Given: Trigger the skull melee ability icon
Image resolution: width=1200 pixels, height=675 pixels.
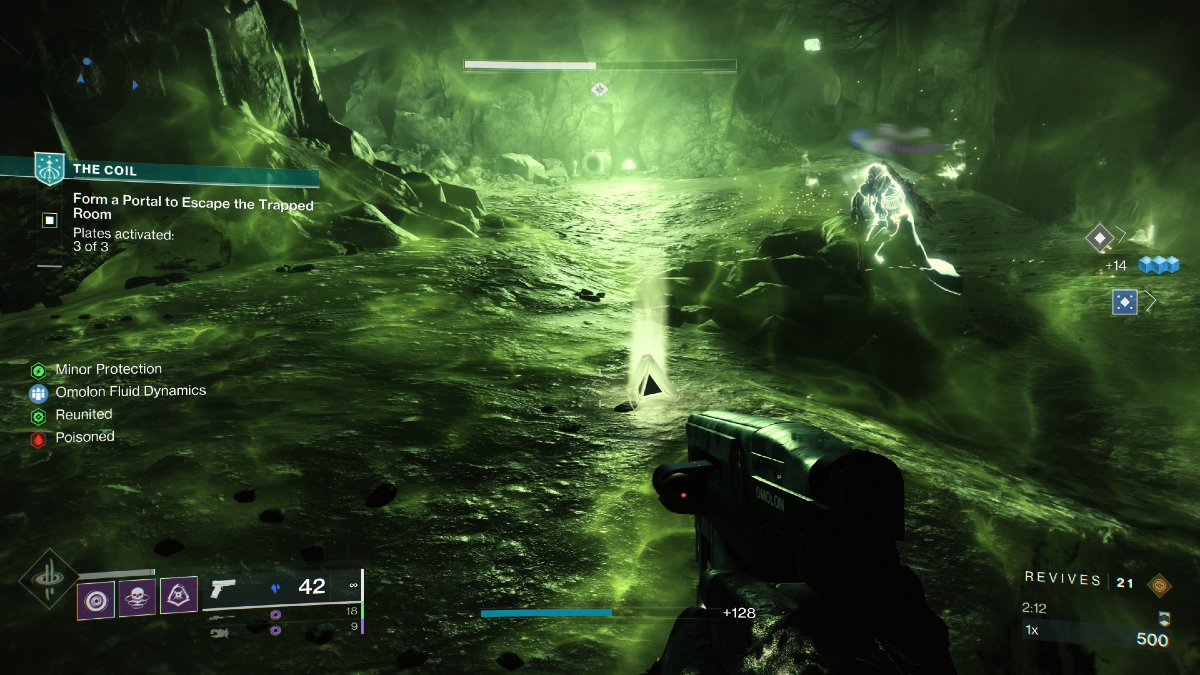Looking at the screenshot, I should click(138, 599).
